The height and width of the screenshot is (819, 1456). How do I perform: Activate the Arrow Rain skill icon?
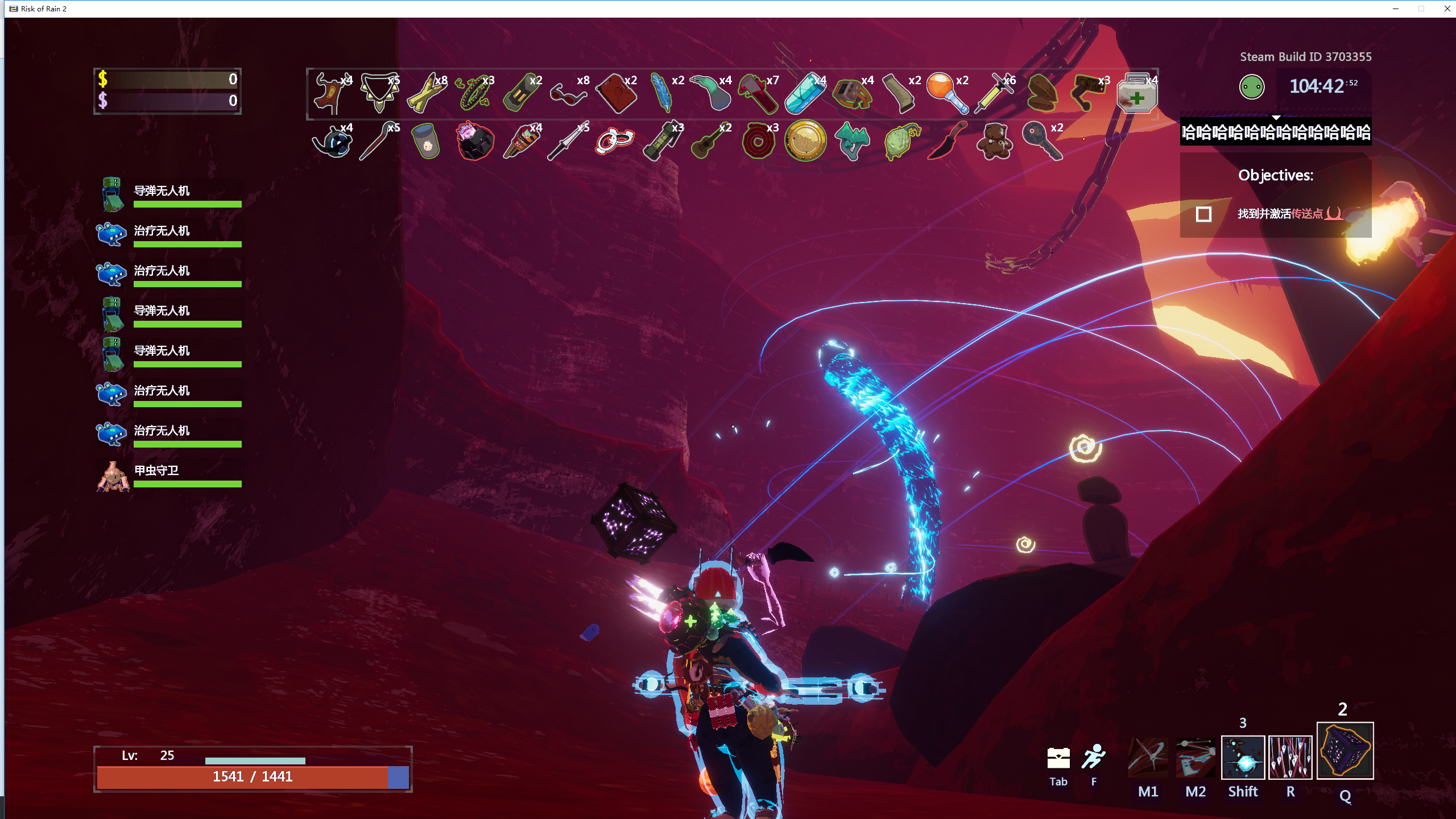(x=1290, y=758)
